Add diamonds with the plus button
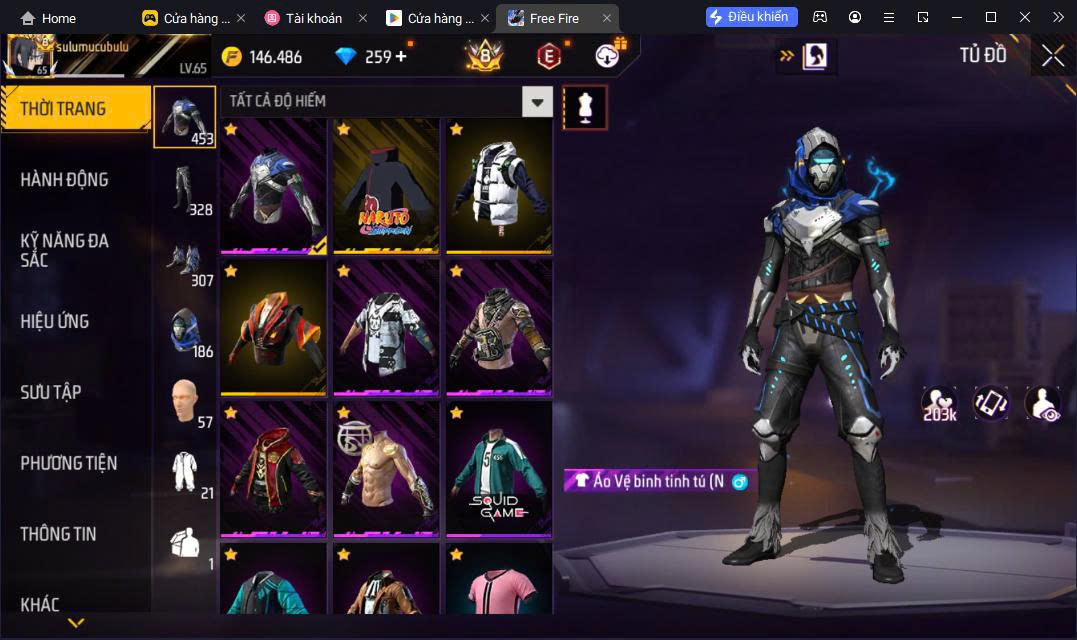The height and width of the screenshot is (640, 1077). click(402, 56)
